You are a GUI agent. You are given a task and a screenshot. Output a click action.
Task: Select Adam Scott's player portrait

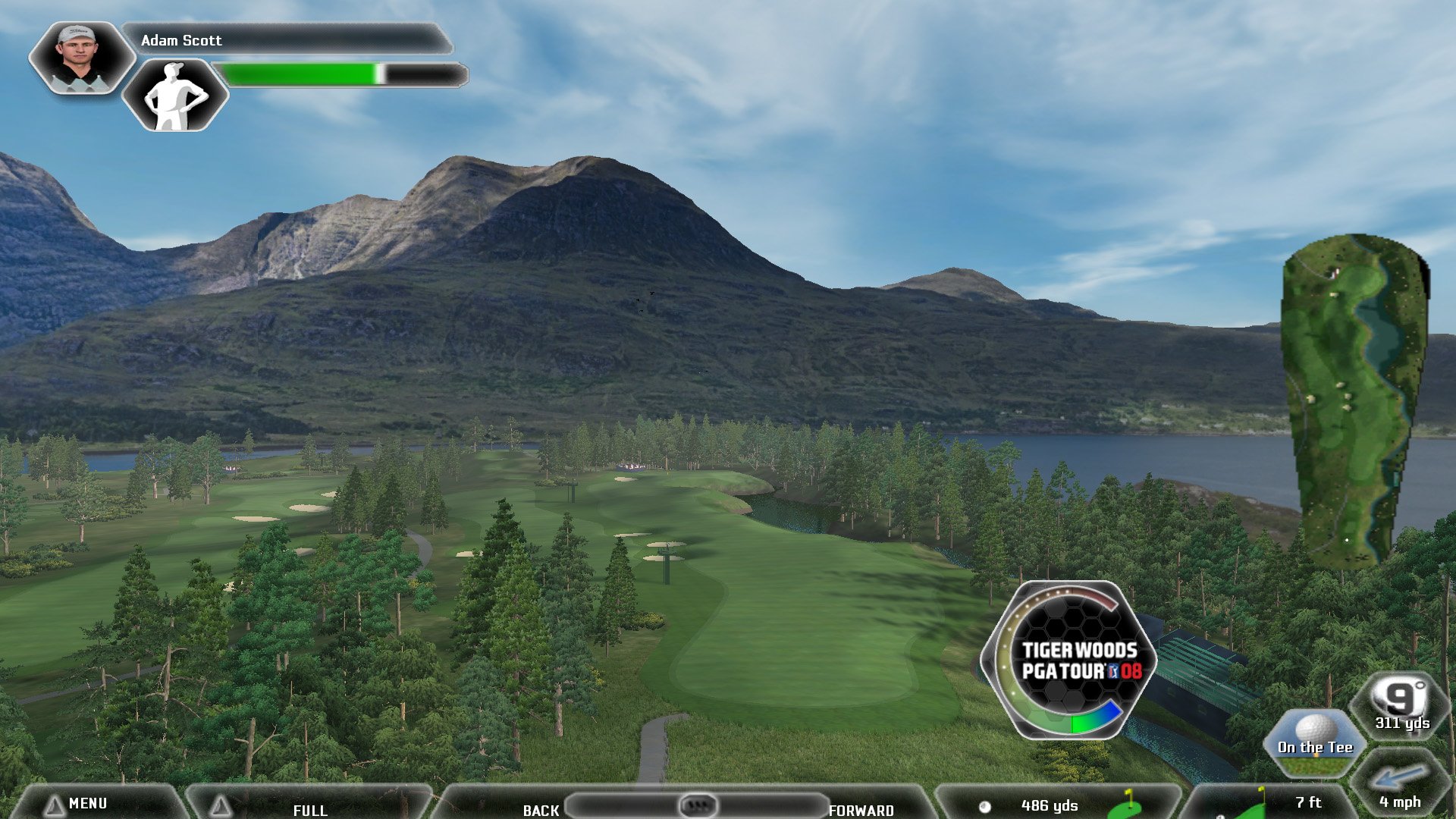click(80, 57)
